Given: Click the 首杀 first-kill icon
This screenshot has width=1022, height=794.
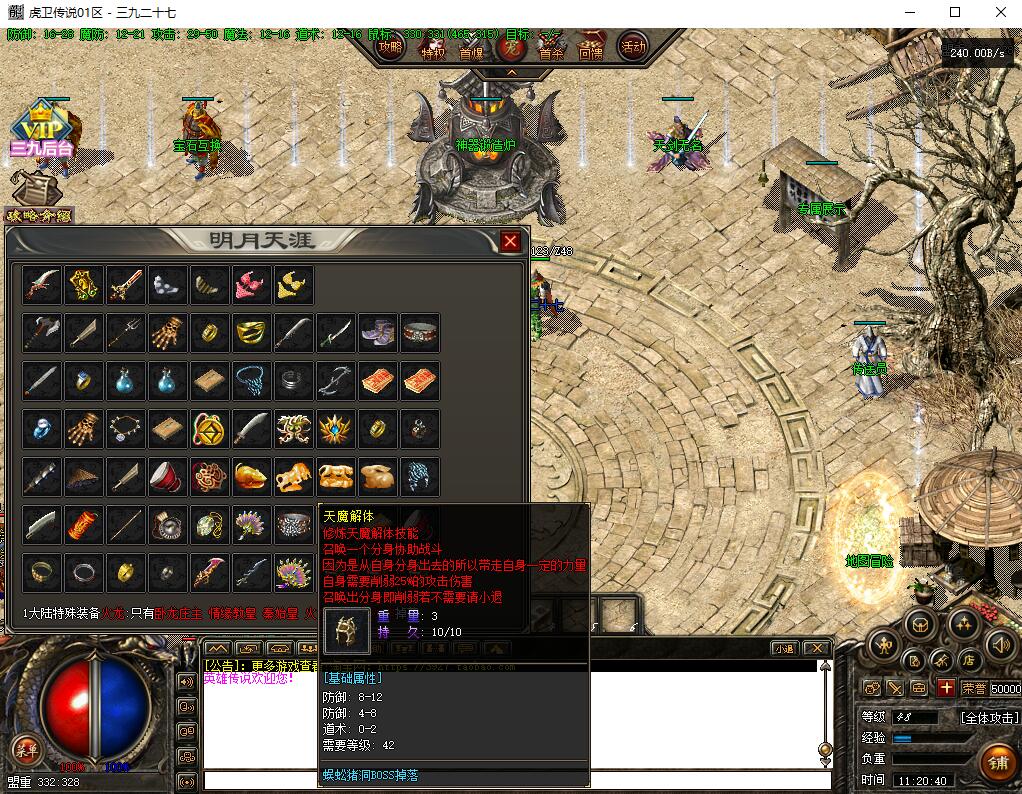Looking at the screenshot, I should [x=551, y=46].
